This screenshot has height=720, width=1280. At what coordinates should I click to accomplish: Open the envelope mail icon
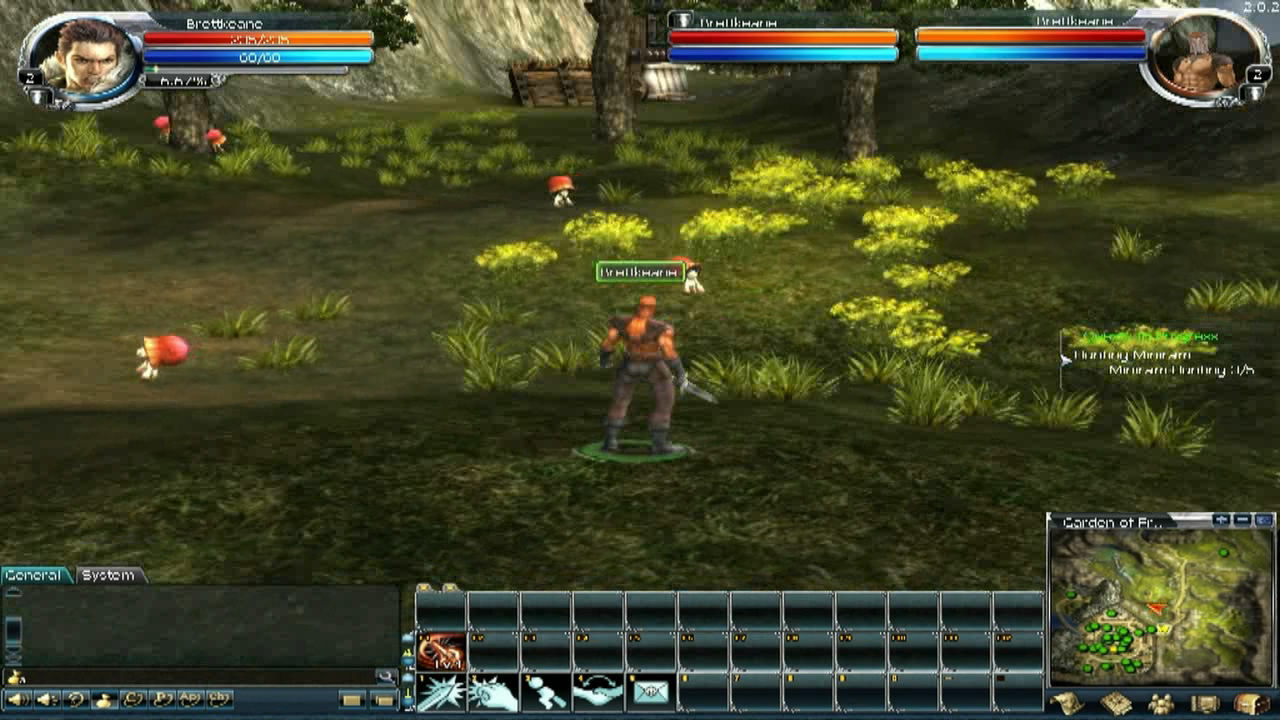tap(650, 693)
